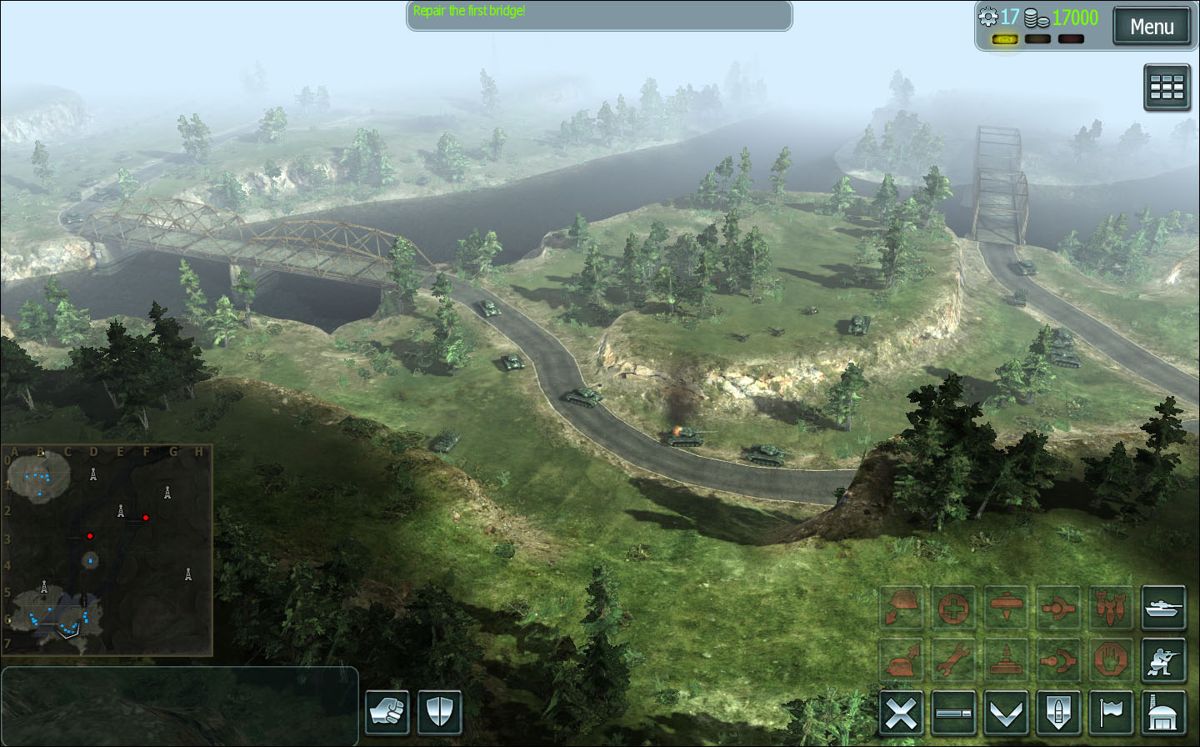Click the horizontal bar button

coord(954,713)
